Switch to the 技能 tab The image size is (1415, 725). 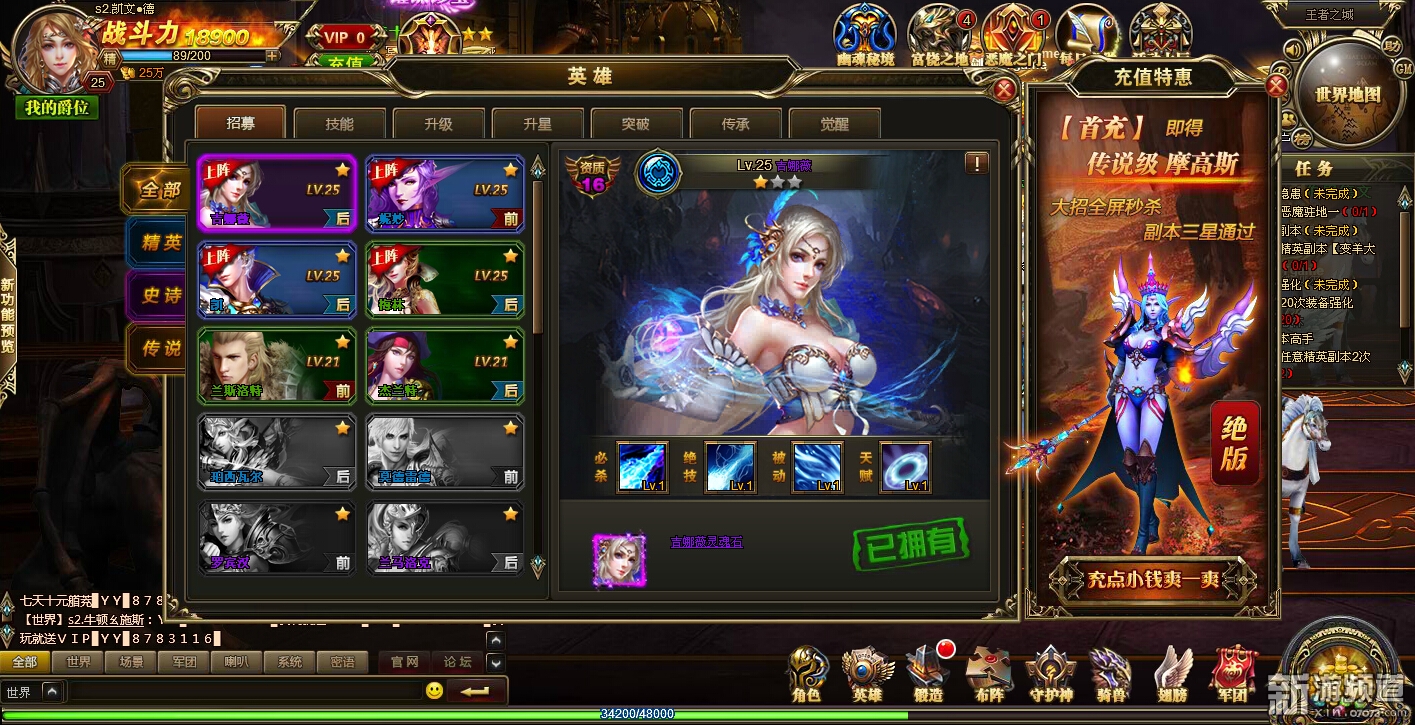(339, 124)
